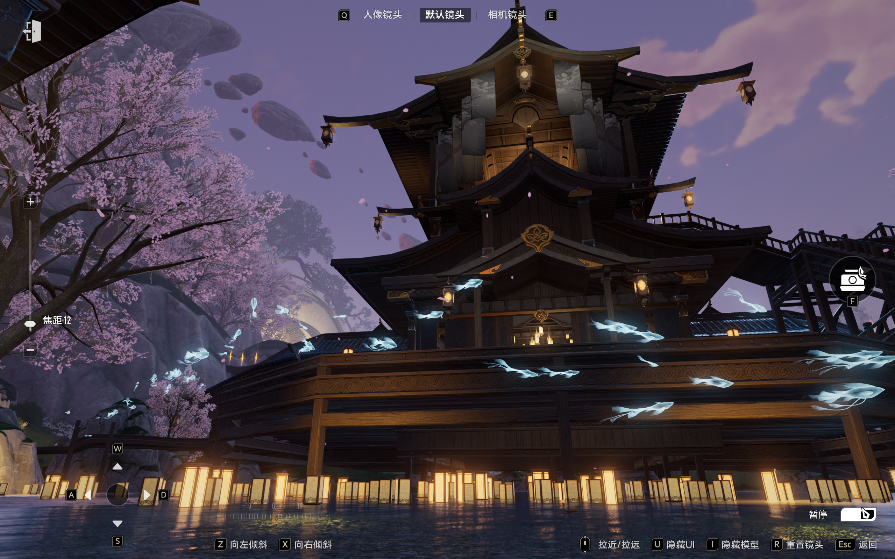Move camera left with the left arrow
This screenshot has height=559, width=895.
(88, 494)
